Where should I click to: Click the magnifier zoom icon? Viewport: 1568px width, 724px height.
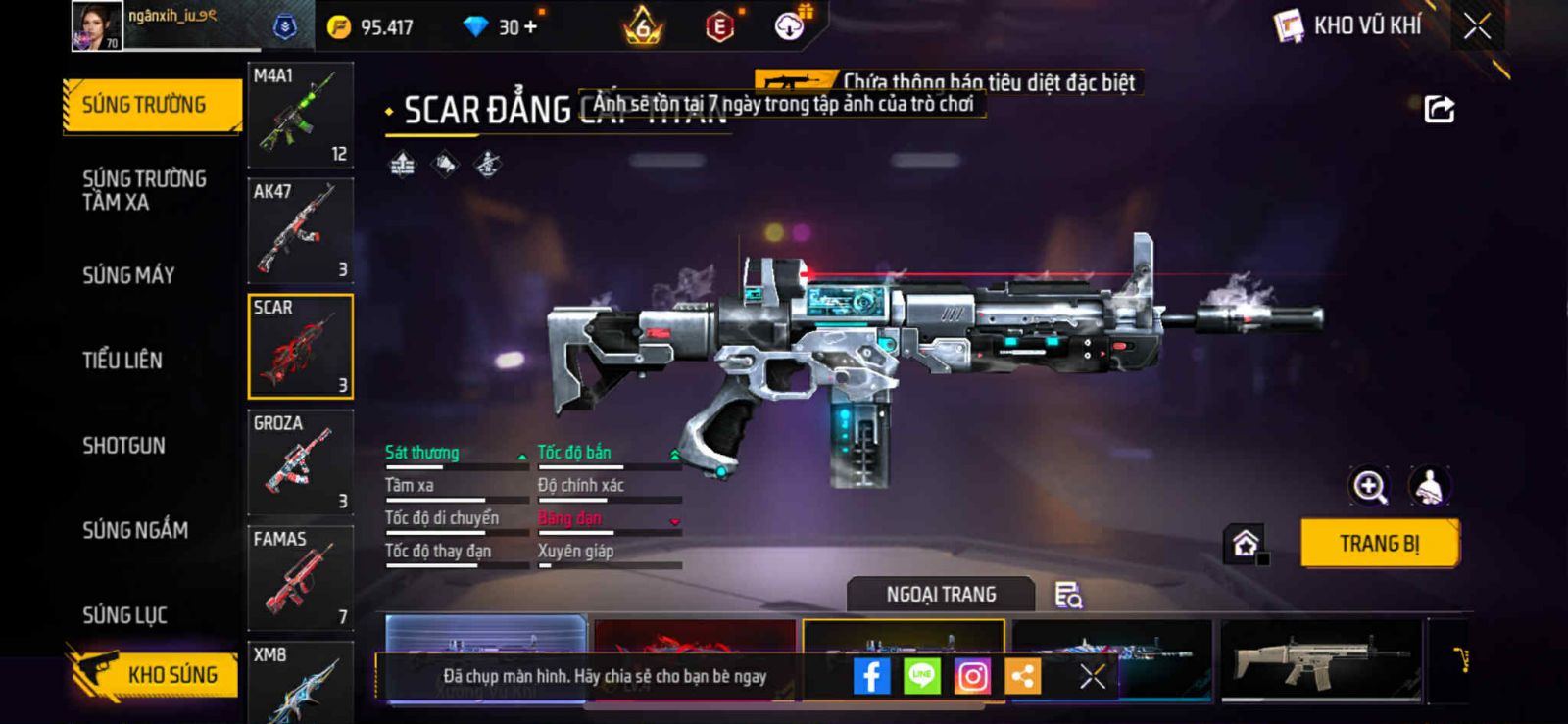pyautogui.click(x=1369, y=486)
